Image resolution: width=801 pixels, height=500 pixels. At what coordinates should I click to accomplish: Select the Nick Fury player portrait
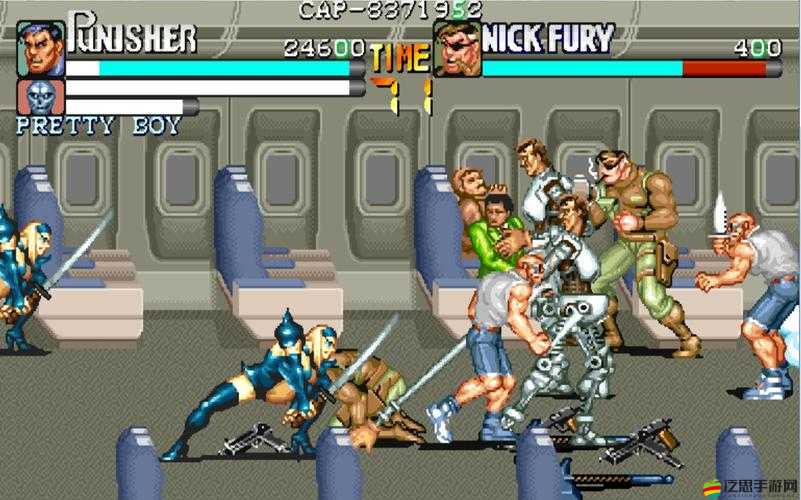point(457,50)
